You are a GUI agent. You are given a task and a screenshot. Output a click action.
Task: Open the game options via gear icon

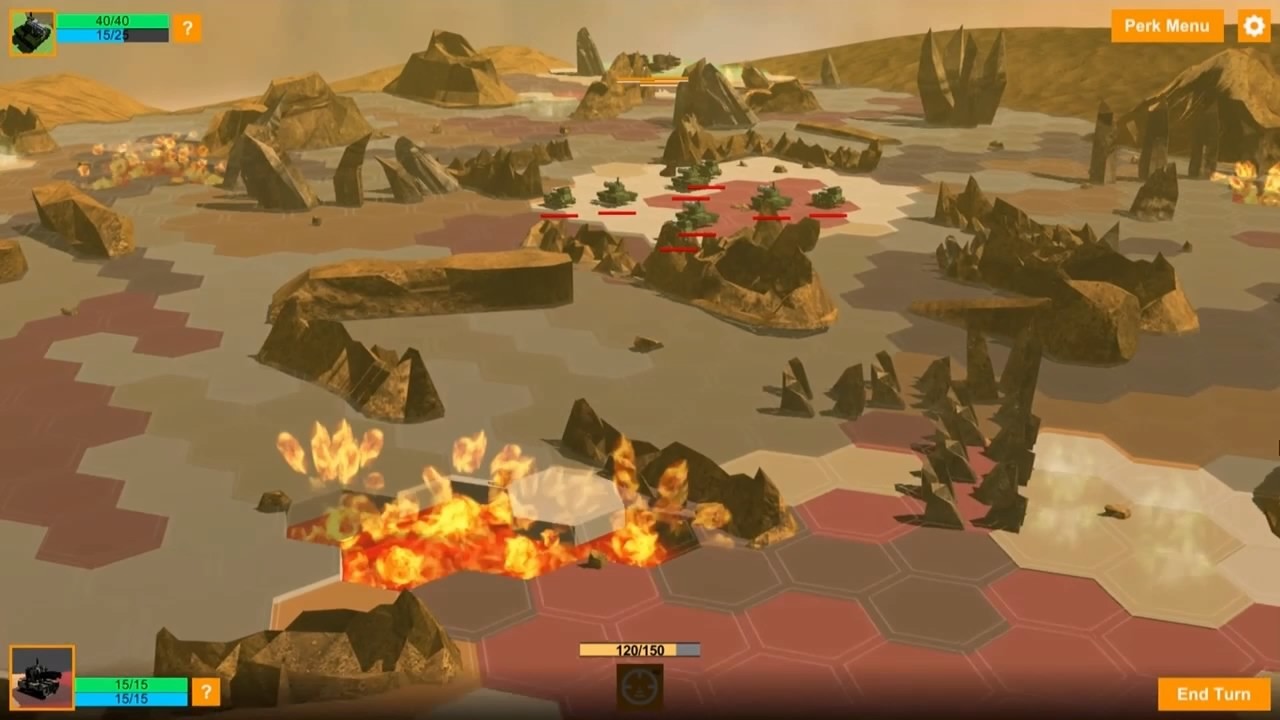coord(1252,27)
